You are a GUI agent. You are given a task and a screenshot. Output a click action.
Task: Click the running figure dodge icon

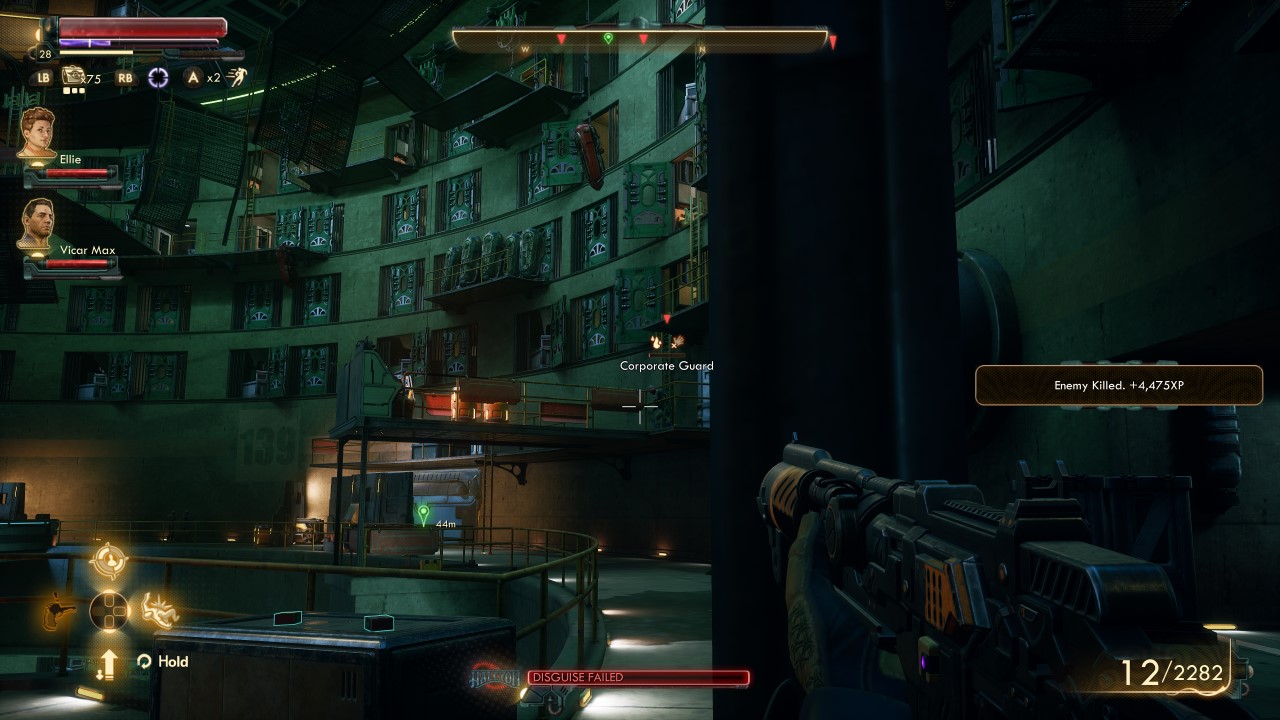coord(238,77)
